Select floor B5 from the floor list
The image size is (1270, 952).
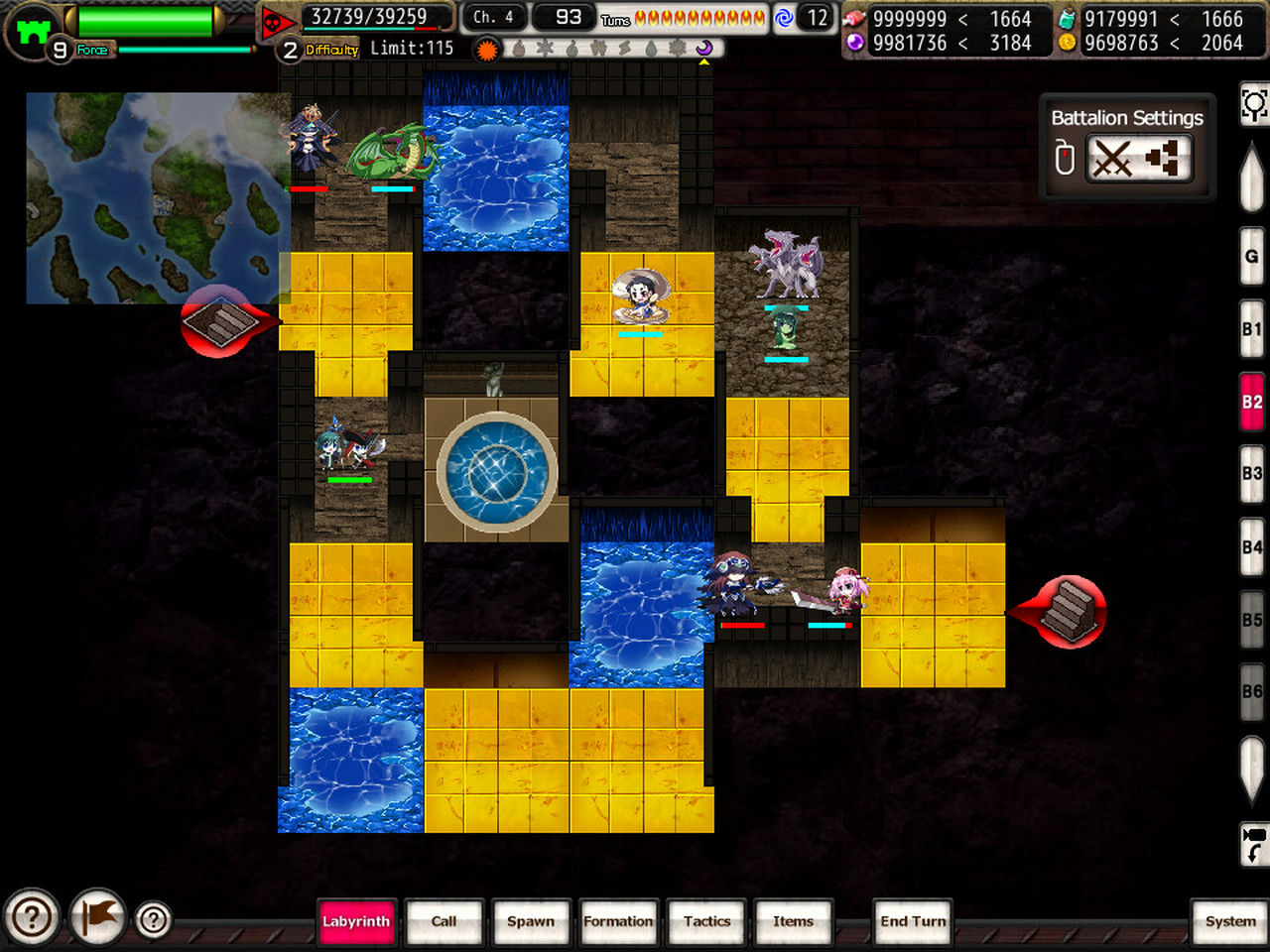[x=1250, y=617]
